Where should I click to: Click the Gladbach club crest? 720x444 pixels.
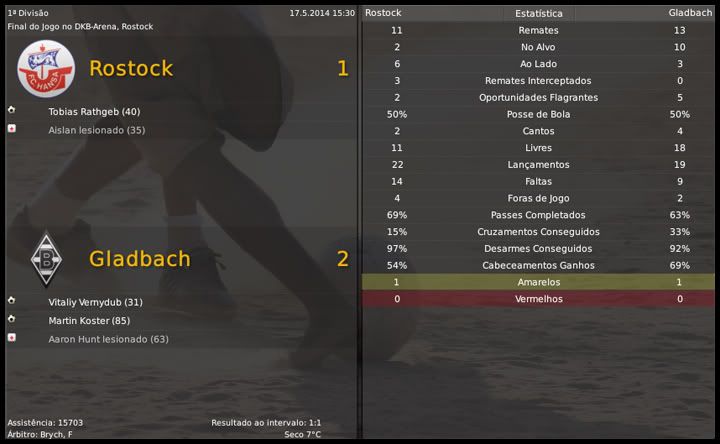[x=44, y=260]
